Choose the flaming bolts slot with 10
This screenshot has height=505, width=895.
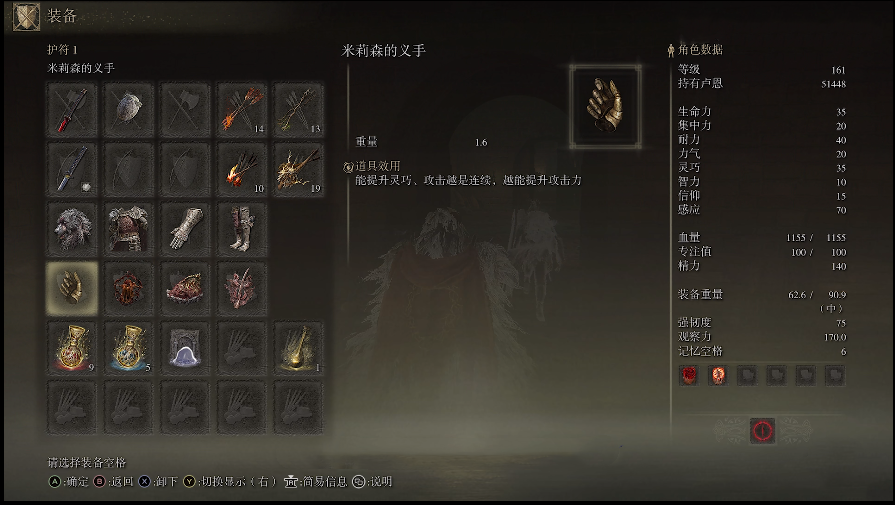click(x=242, y=169)
